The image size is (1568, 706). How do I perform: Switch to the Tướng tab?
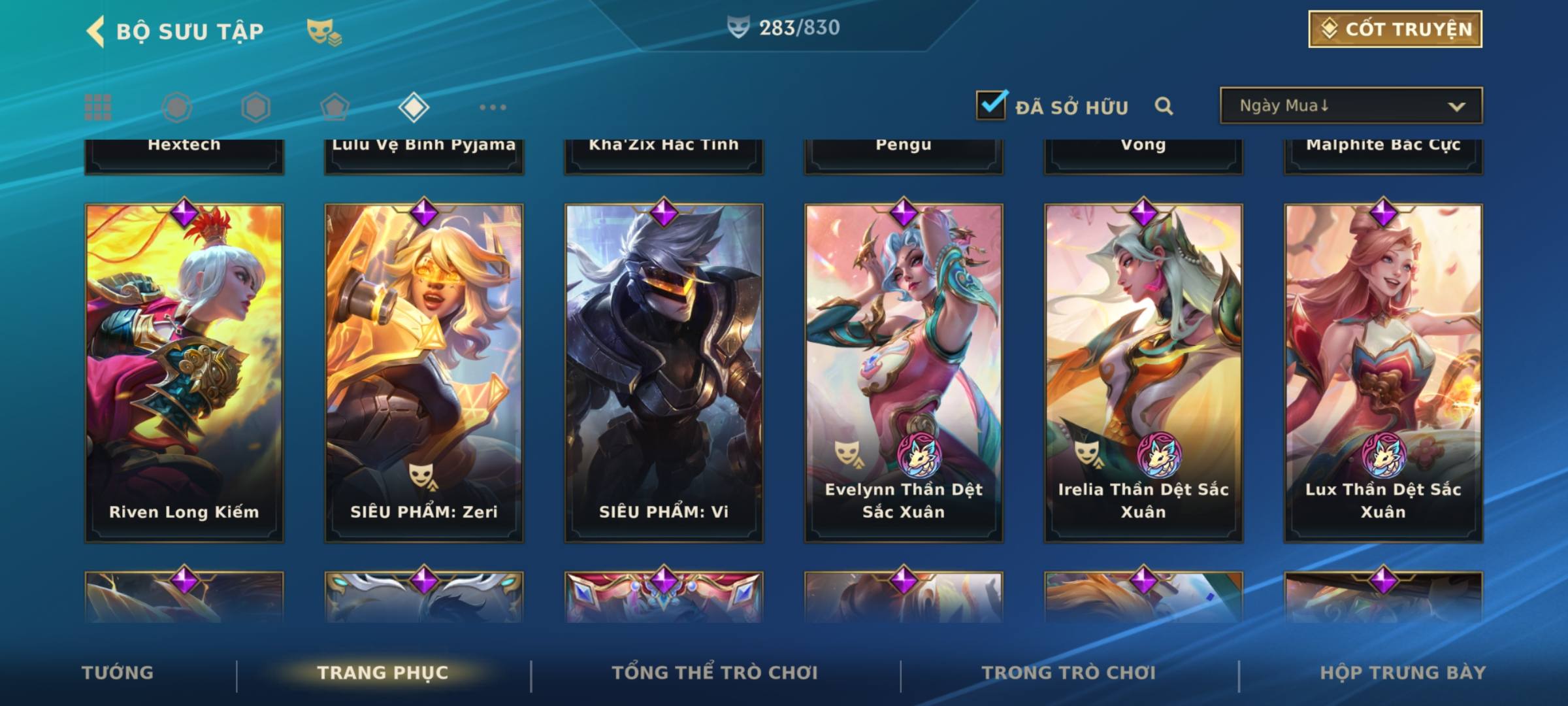click(x=118, y=673)
